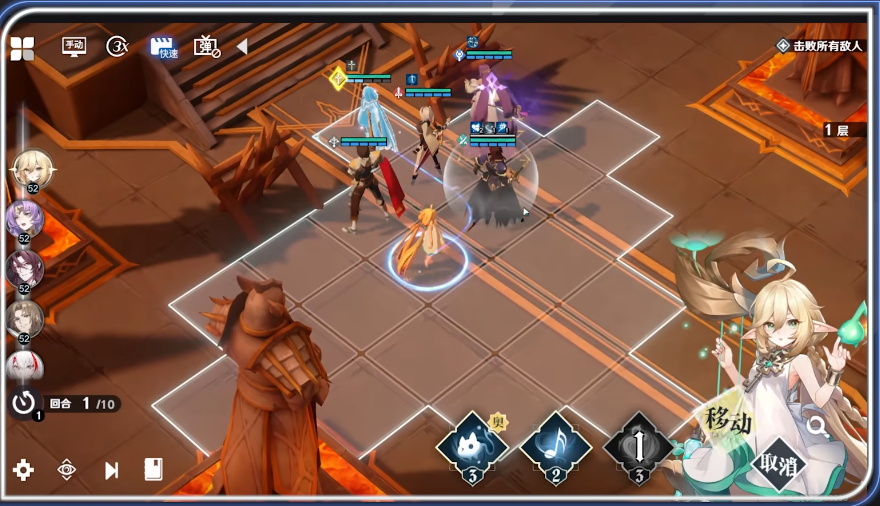Viewport: 880px width, 506px height.
Task: Toggle the eye camera view icon
Action: click(67, 470)
